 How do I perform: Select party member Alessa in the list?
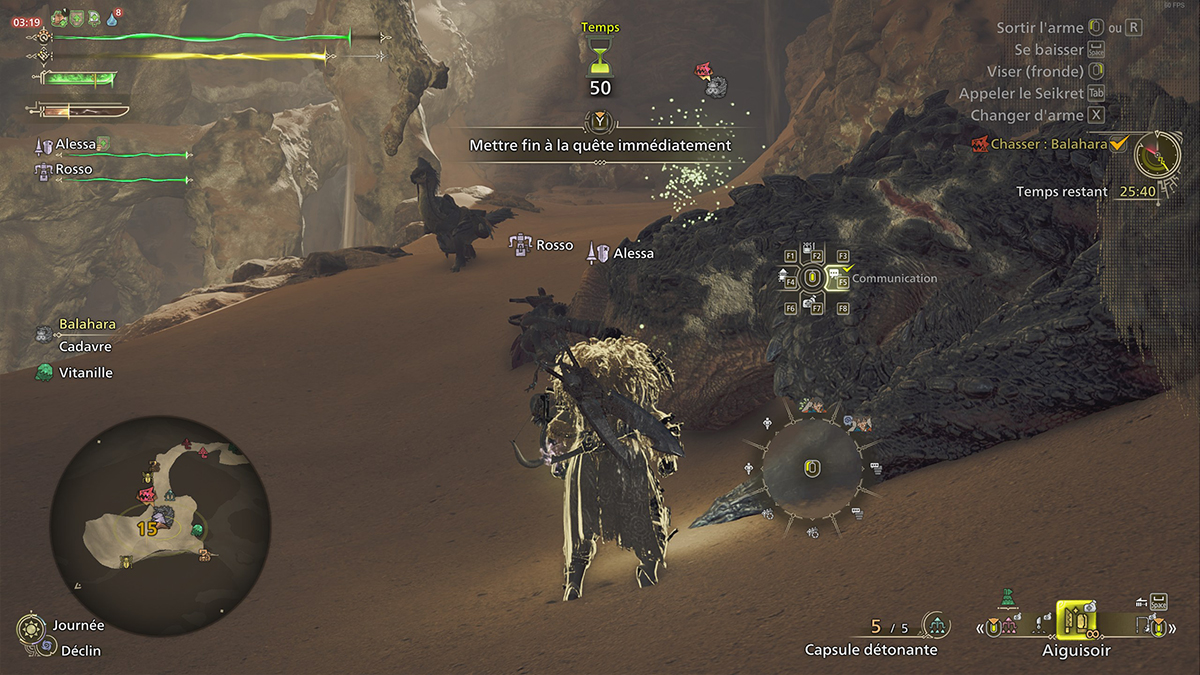[76, 145]
